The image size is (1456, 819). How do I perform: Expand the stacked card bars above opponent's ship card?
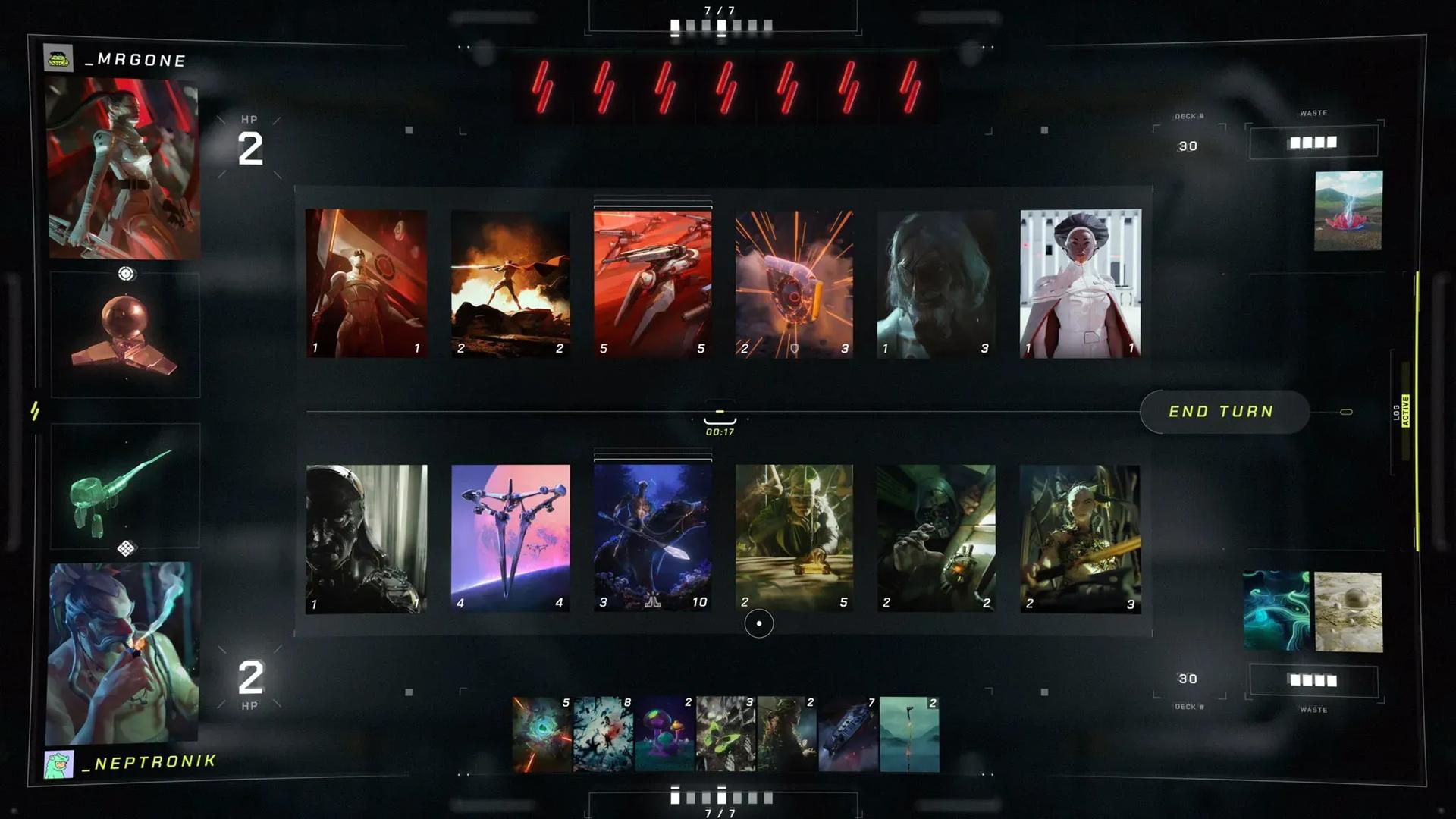tap(651, 202)
